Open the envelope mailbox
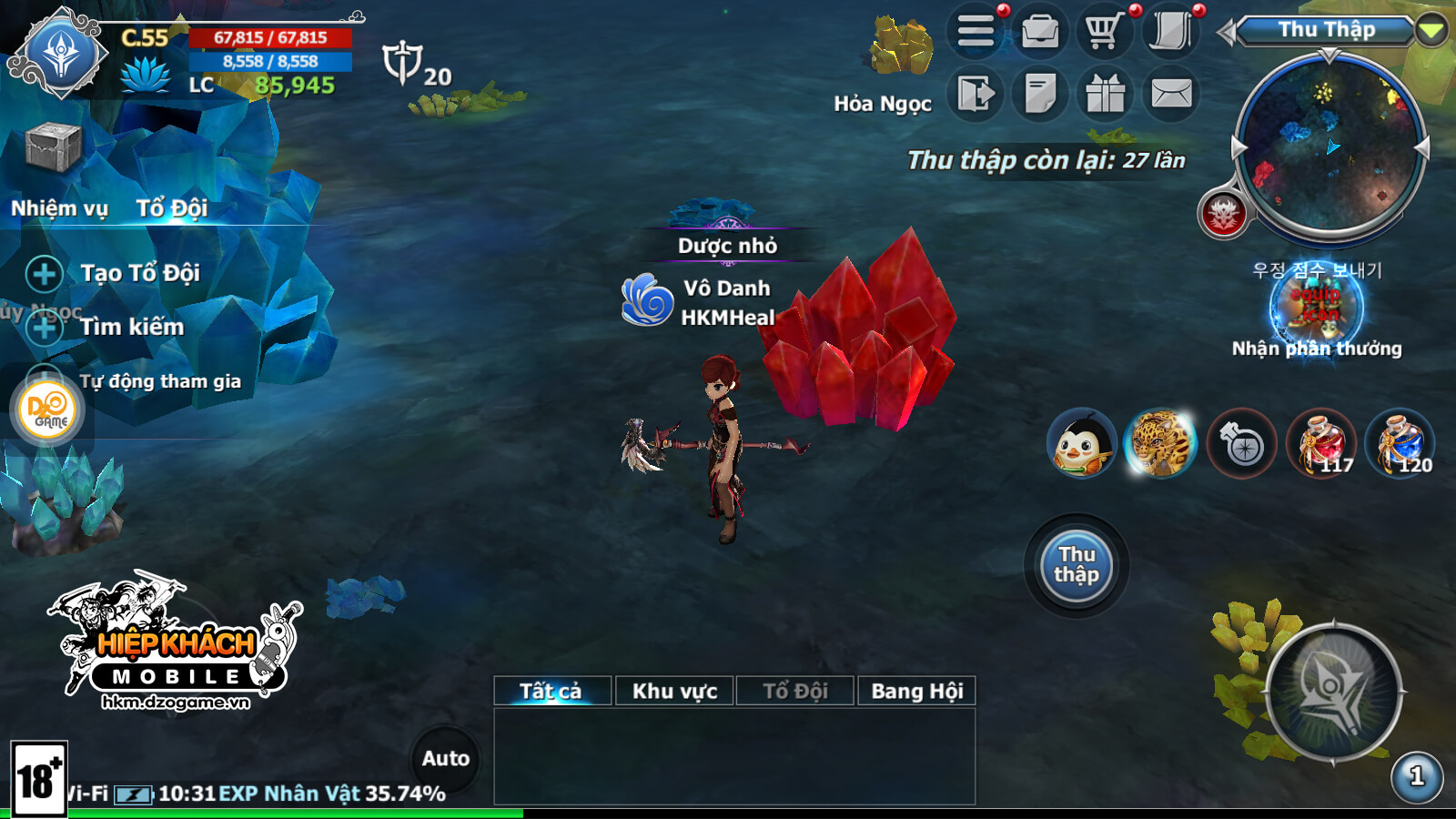The image size is (1456, 819). (1171, 94)
